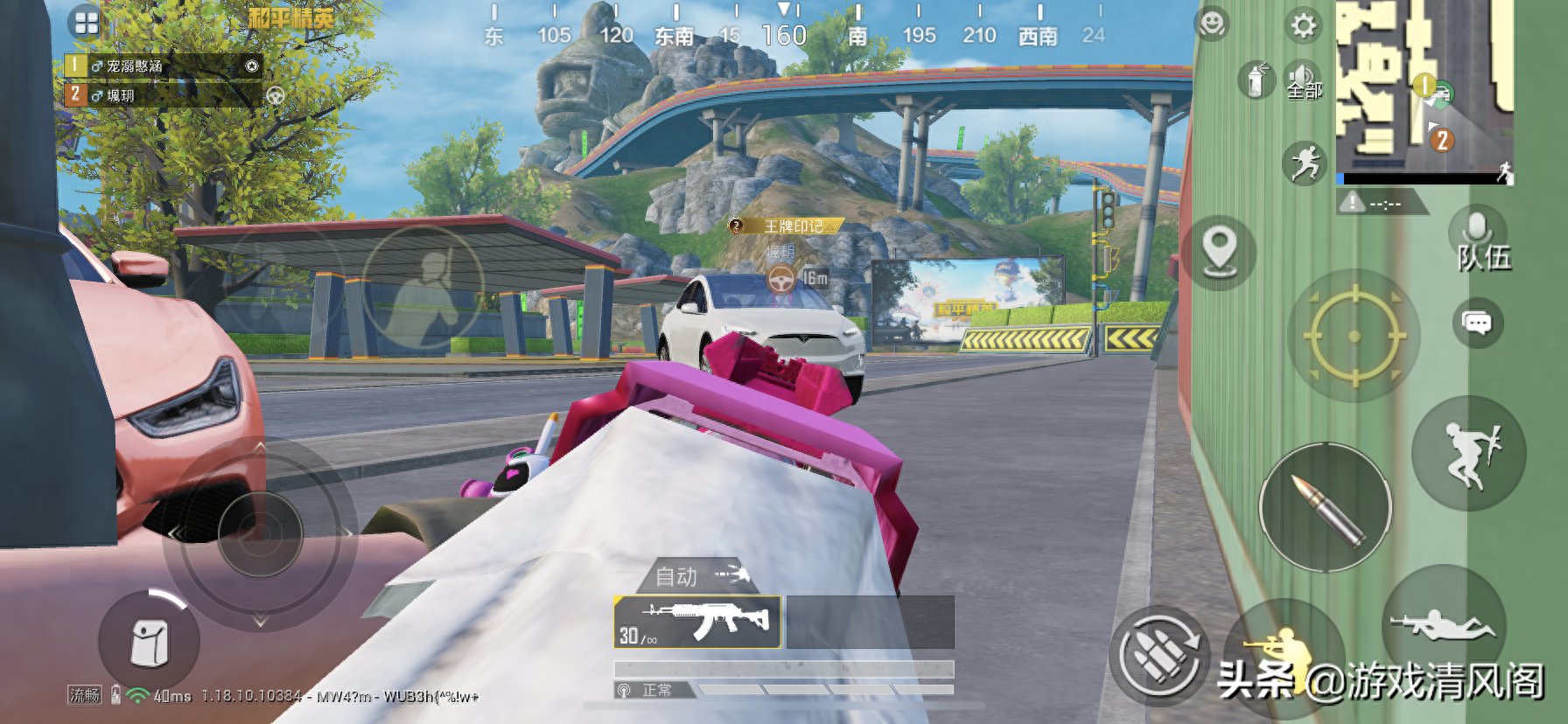Toggle the 队伍 team microphone

1478,242
